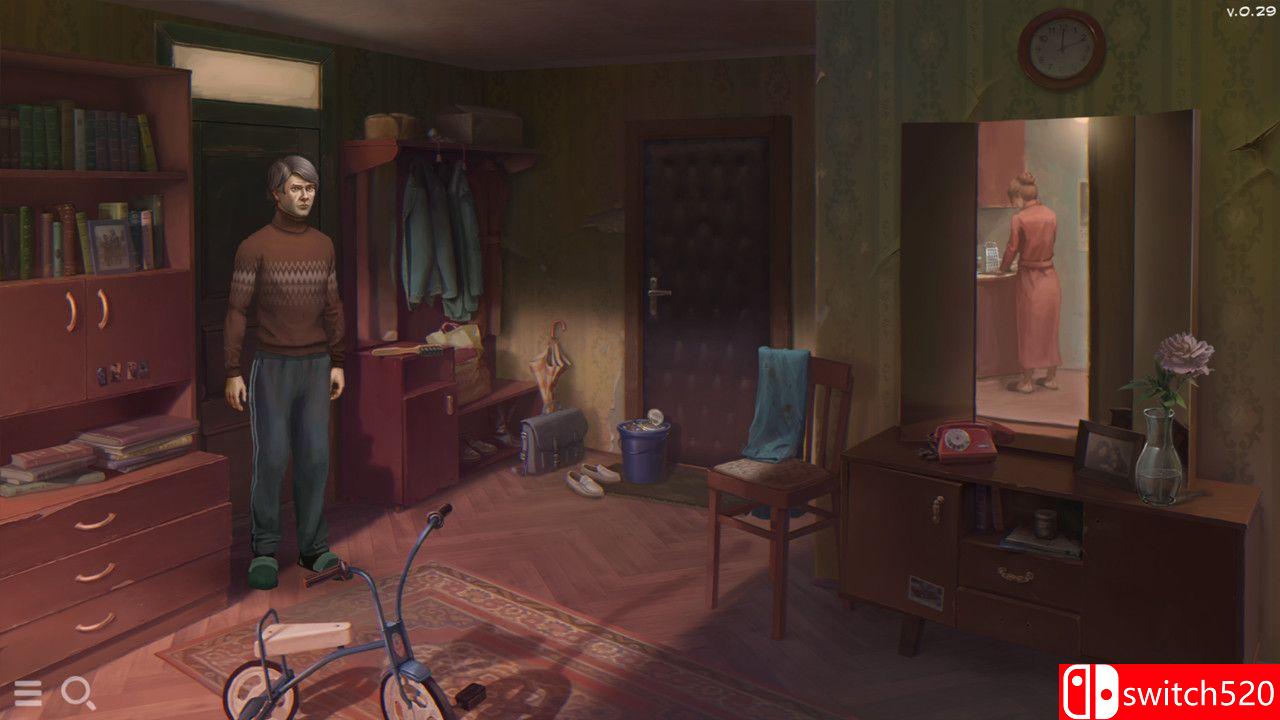This screenshot has height=720, width=1280.
Task: Click the magnifying glass hotspot-reveal icon
Action: pyautogui.click(x=75, y=692)
